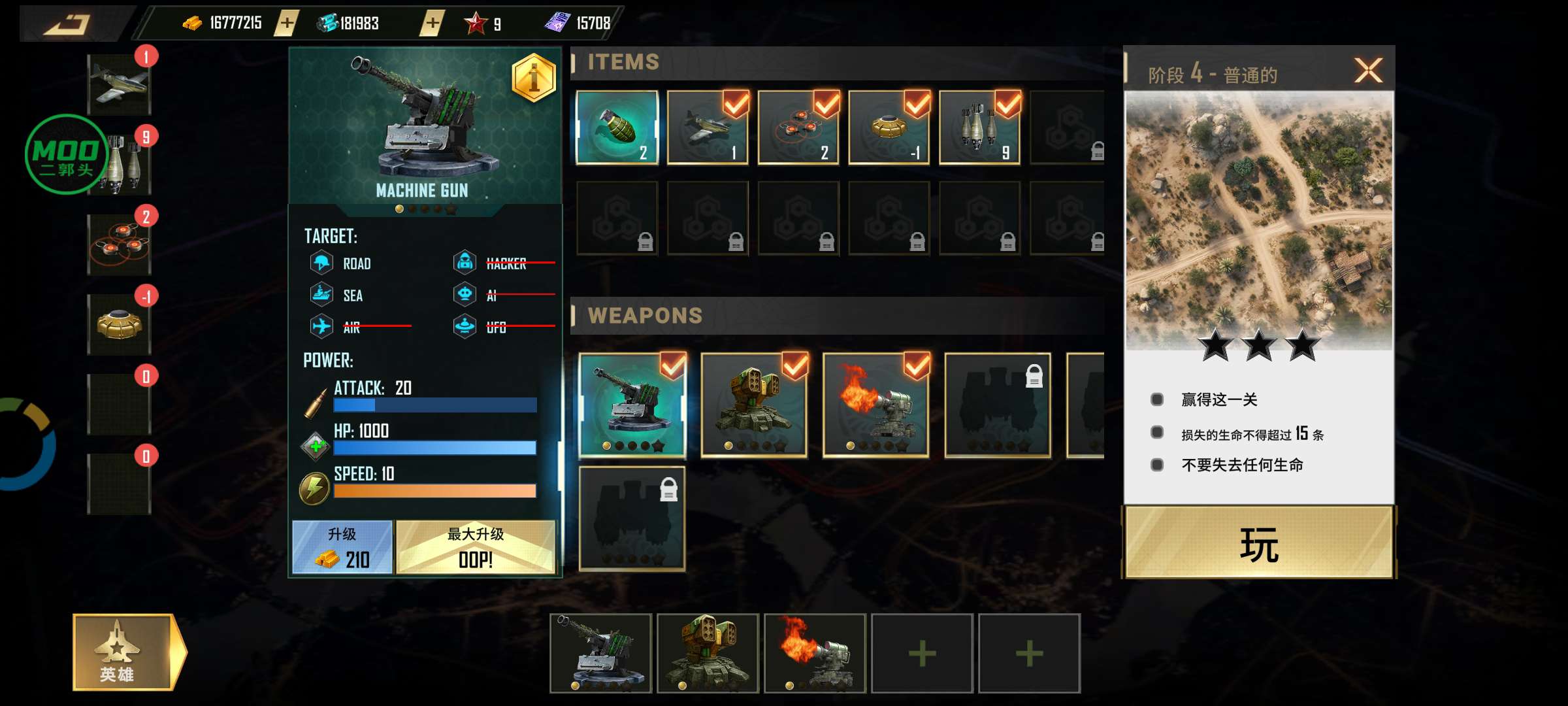Click the desert stage map preview
This screenshot has height=706, width=1568.
[1258, 219]
